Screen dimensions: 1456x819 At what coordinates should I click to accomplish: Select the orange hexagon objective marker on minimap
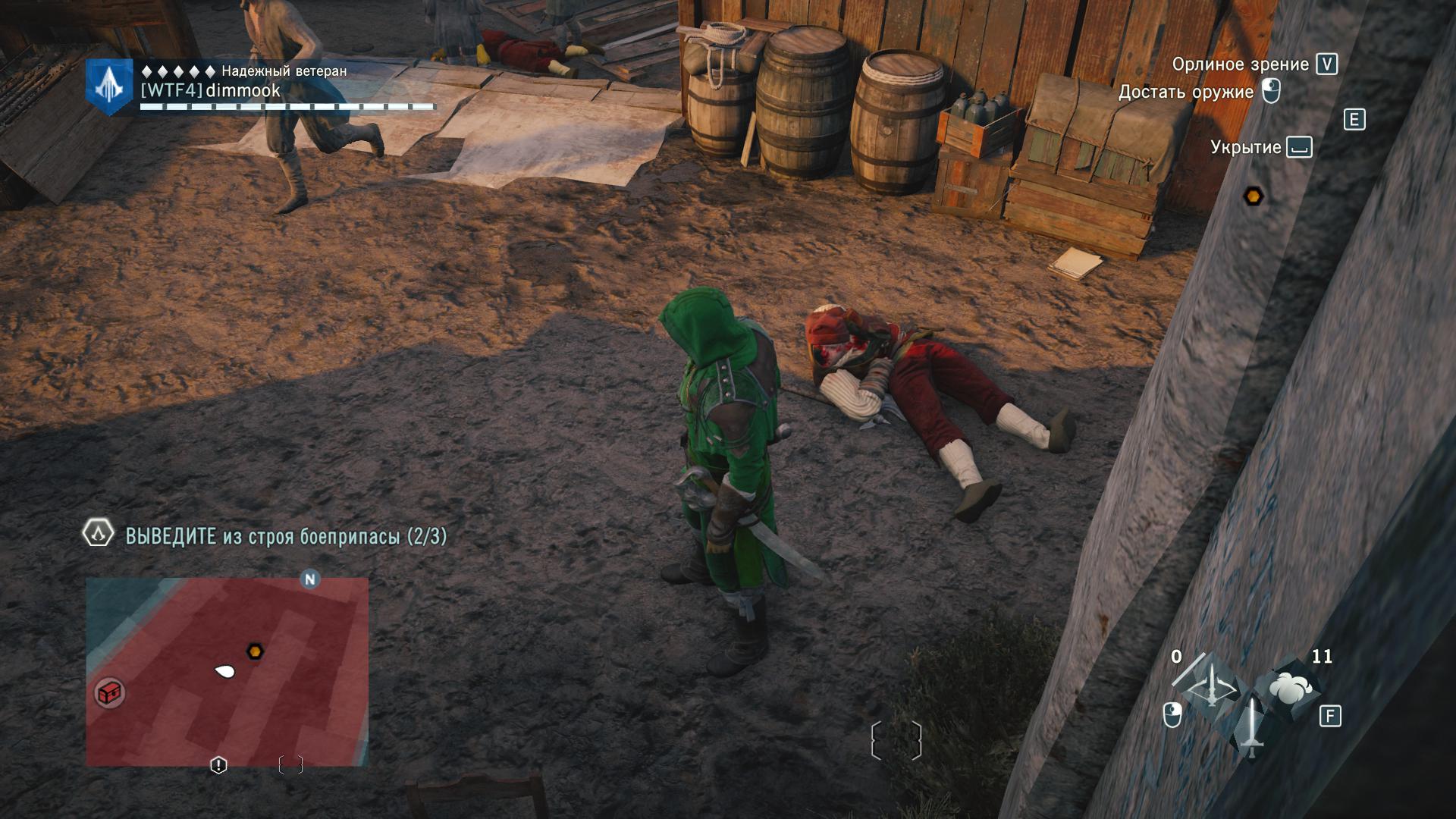tap(256, 651)
